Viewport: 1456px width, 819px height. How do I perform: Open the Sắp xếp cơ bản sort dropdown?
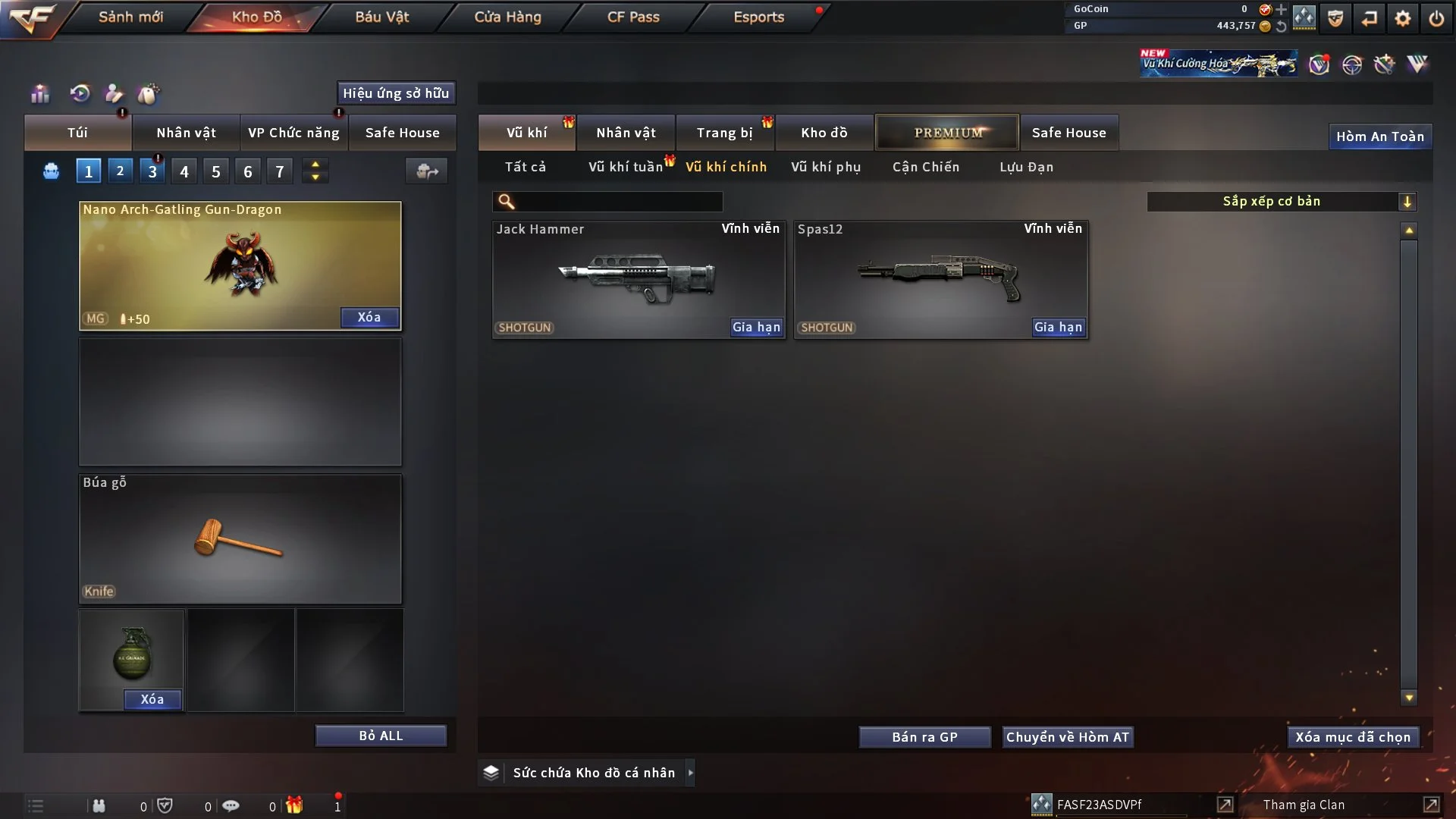[x=1281, y=201]
